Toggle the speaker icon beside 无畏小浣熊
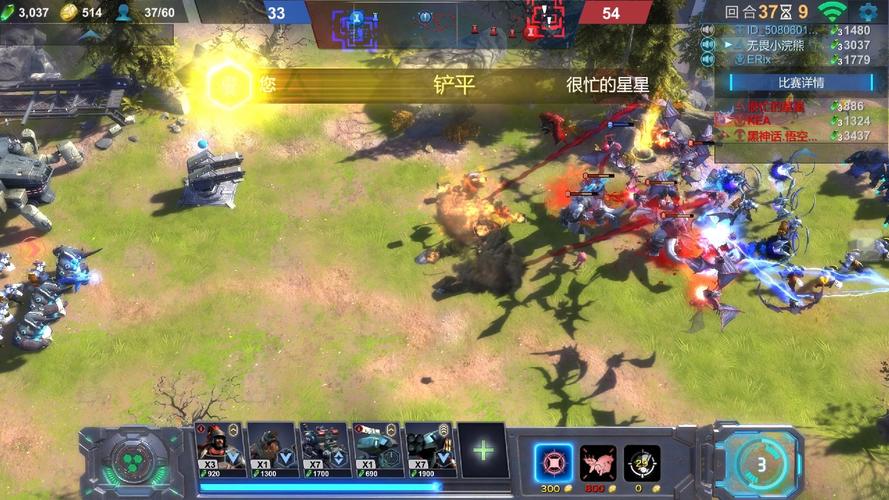 click(x=708, y=45)
